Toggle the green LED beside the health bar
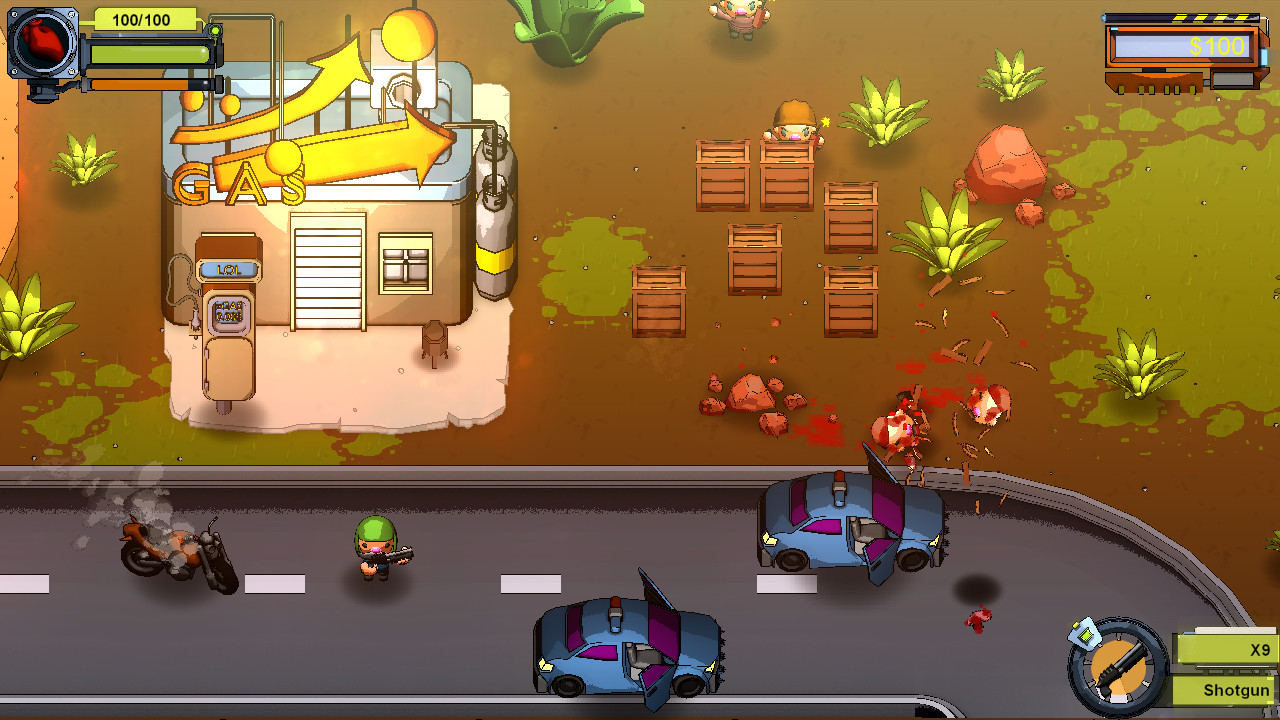 (x=215, y=31)
